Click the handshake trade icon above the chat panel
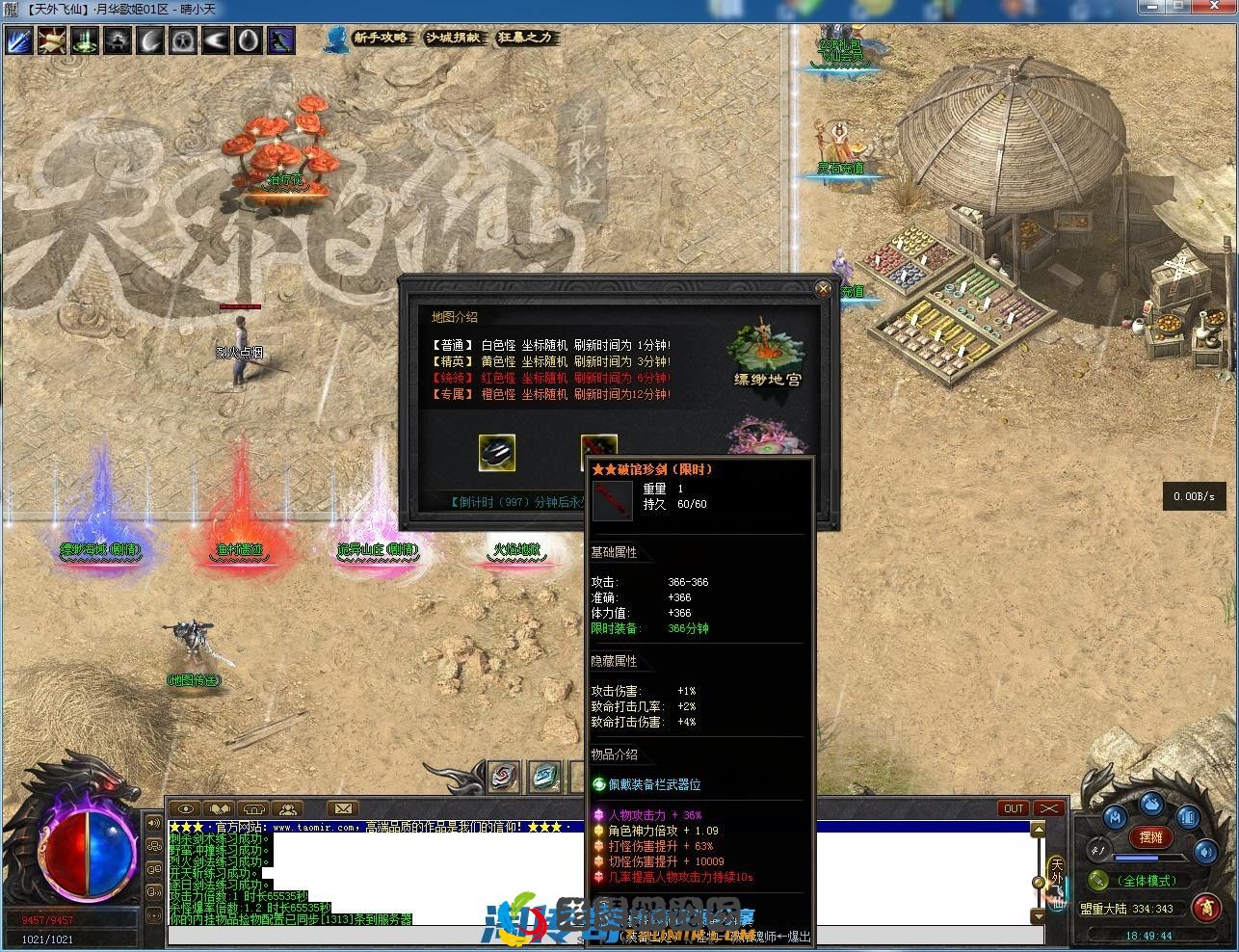The height and width of the screenshot is (952, 1239). (x=219, y=807)
